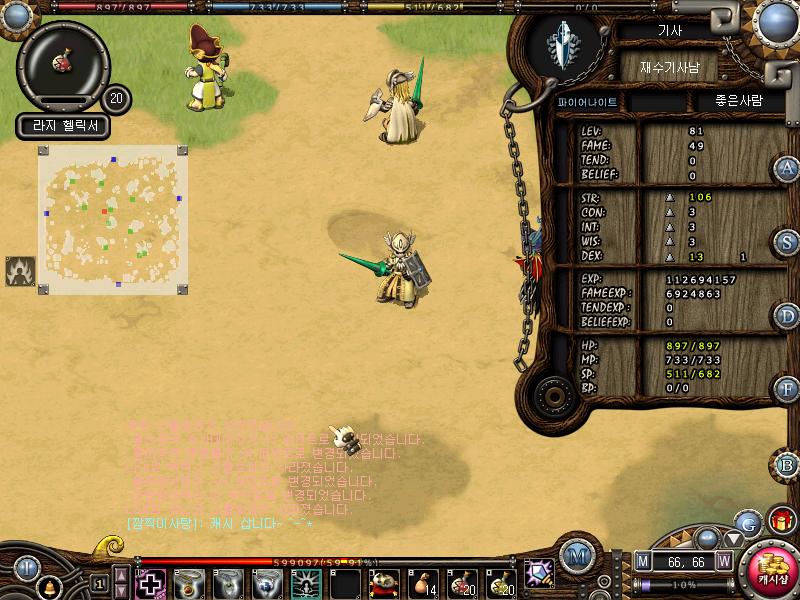Click the round D side button
The height and width of the screenshot is (600, 800).
(787, 316)
